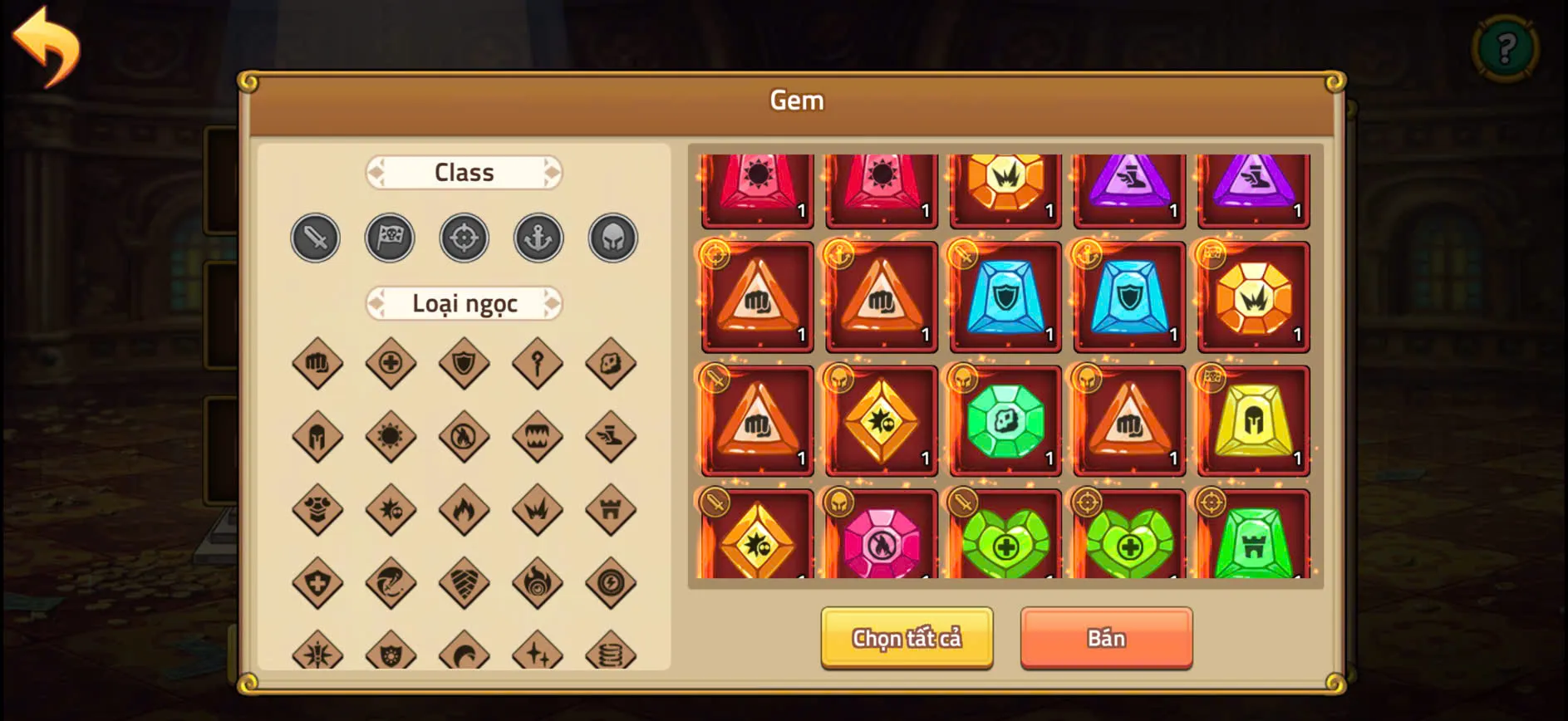Open the right arrow on Class selector

click(x=553, y=172)
